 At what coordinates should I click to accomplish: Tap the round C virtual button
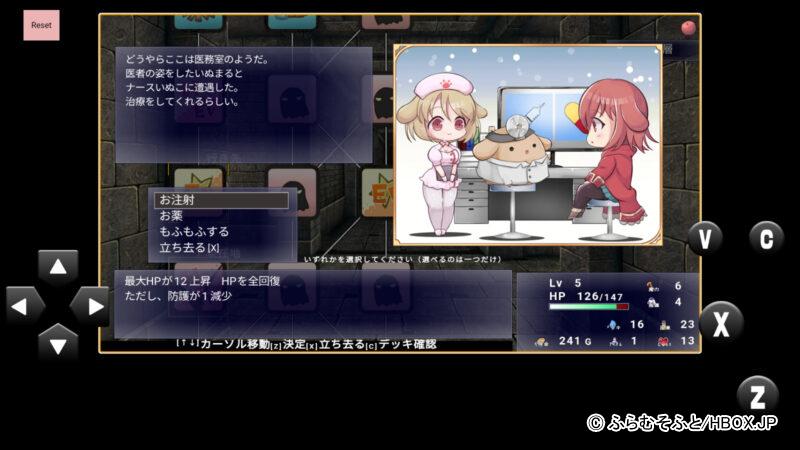(x=766, y=238)
